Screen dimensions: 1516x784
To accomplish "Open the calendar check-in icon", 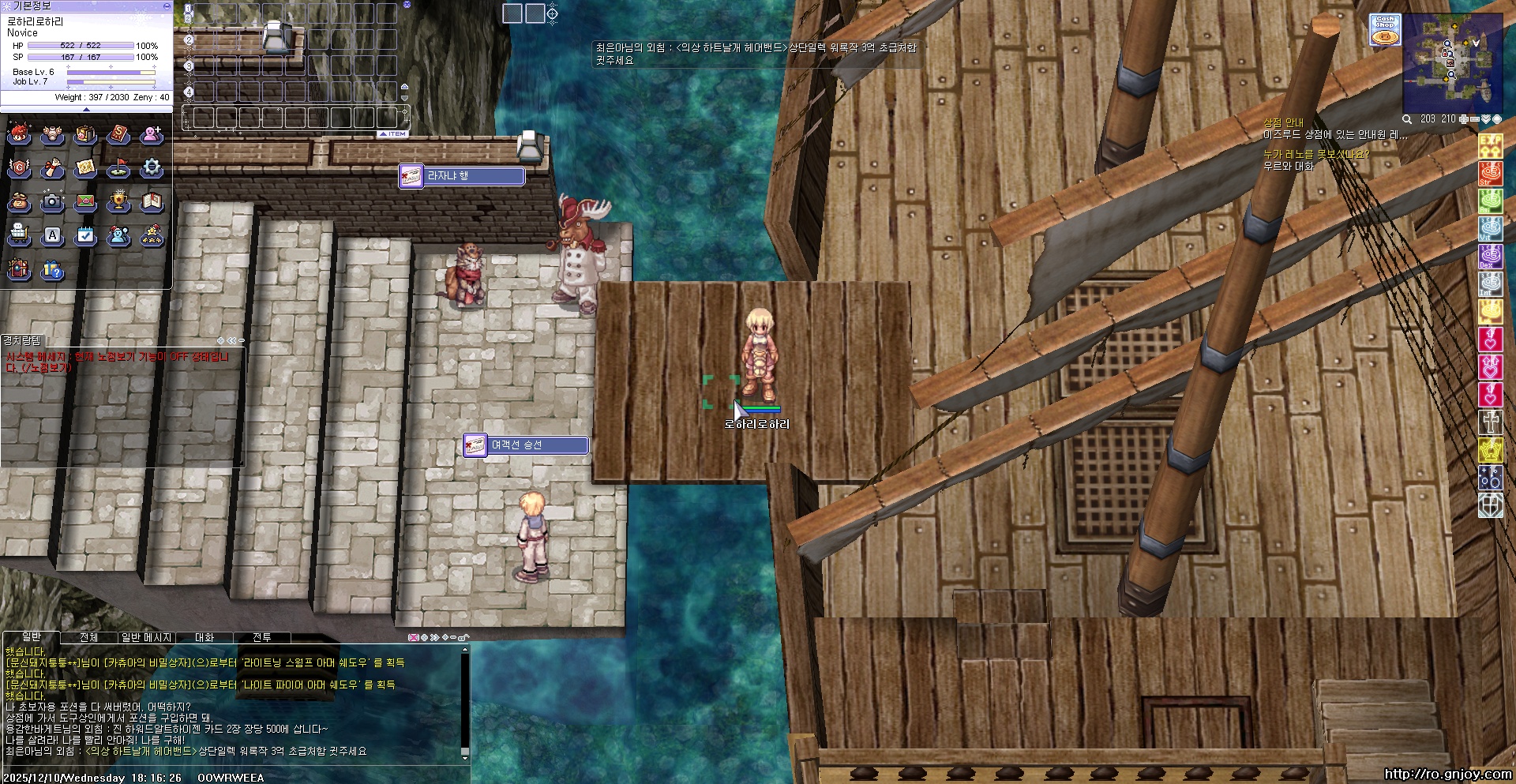I will click(85, 234).
